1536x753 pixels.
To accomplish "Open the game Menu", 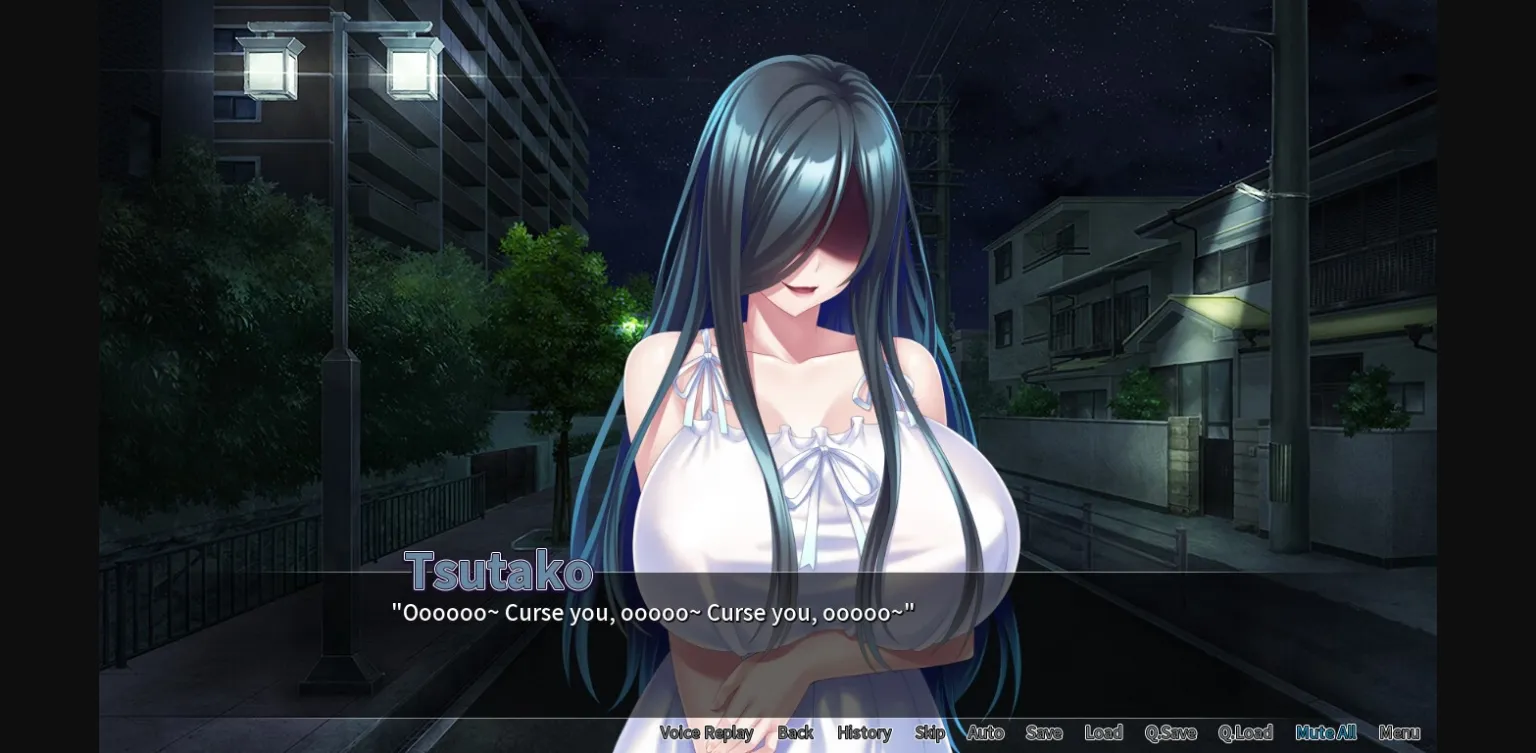I will pos(1398,733).
